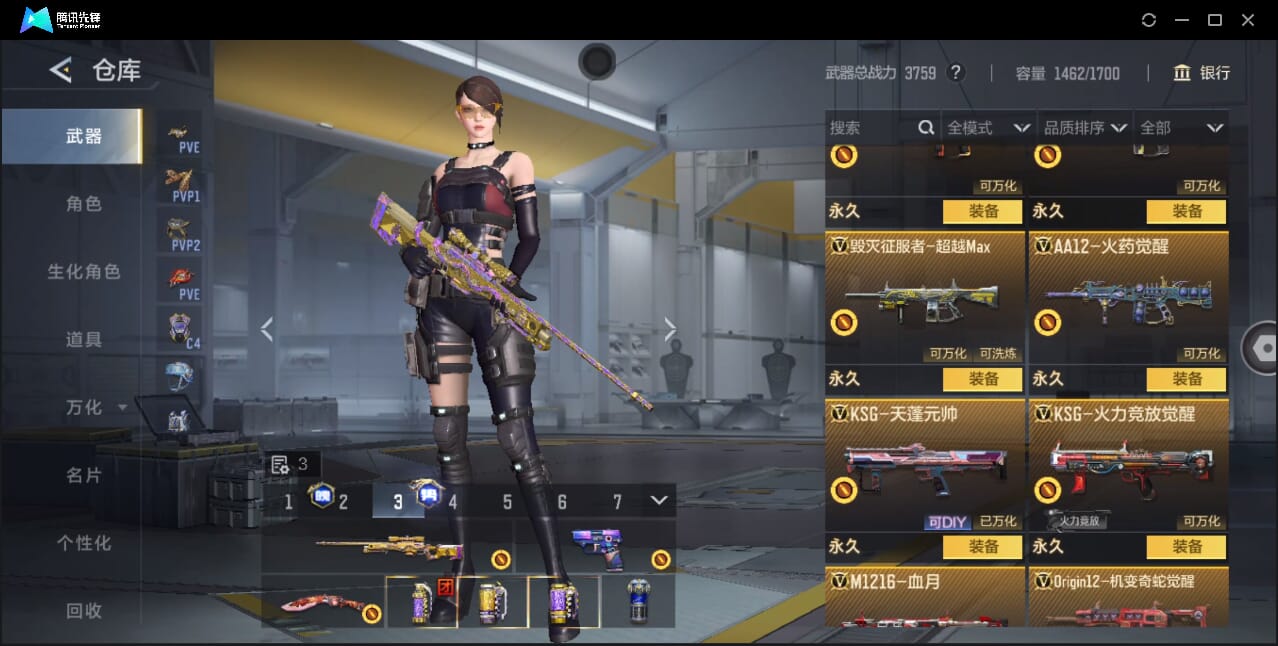Viewport: 1278px width, 646px height.
Task: Open the 品质排序 sort dropdown
Action: [x=1085, y=128]
